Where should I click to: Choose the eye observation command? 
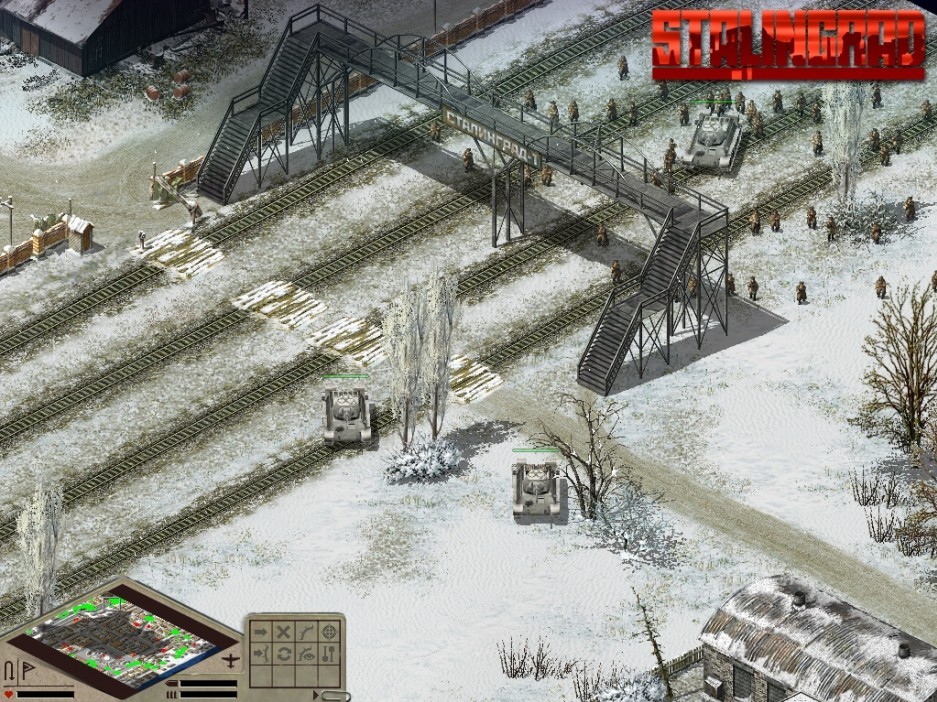coord(307,655)
